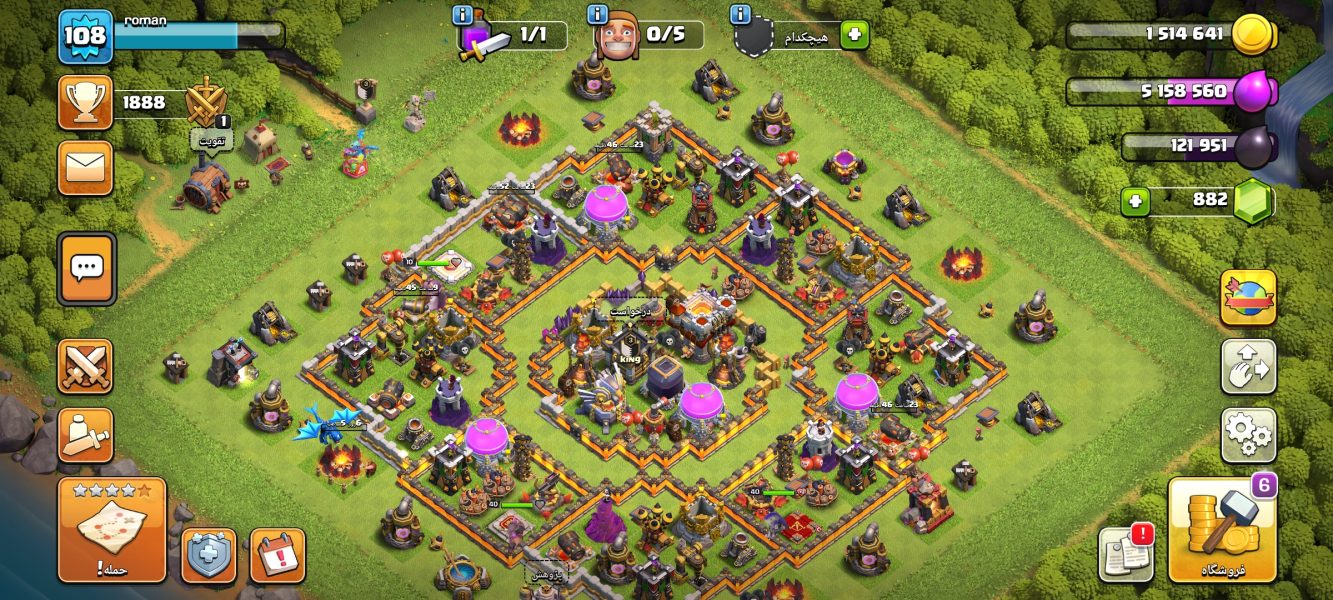The width and height of the screenshot is (1333, 600).
Task: Open the clipboard with red alert badge
Action: pyautogui.click(x=1126, y=554)
